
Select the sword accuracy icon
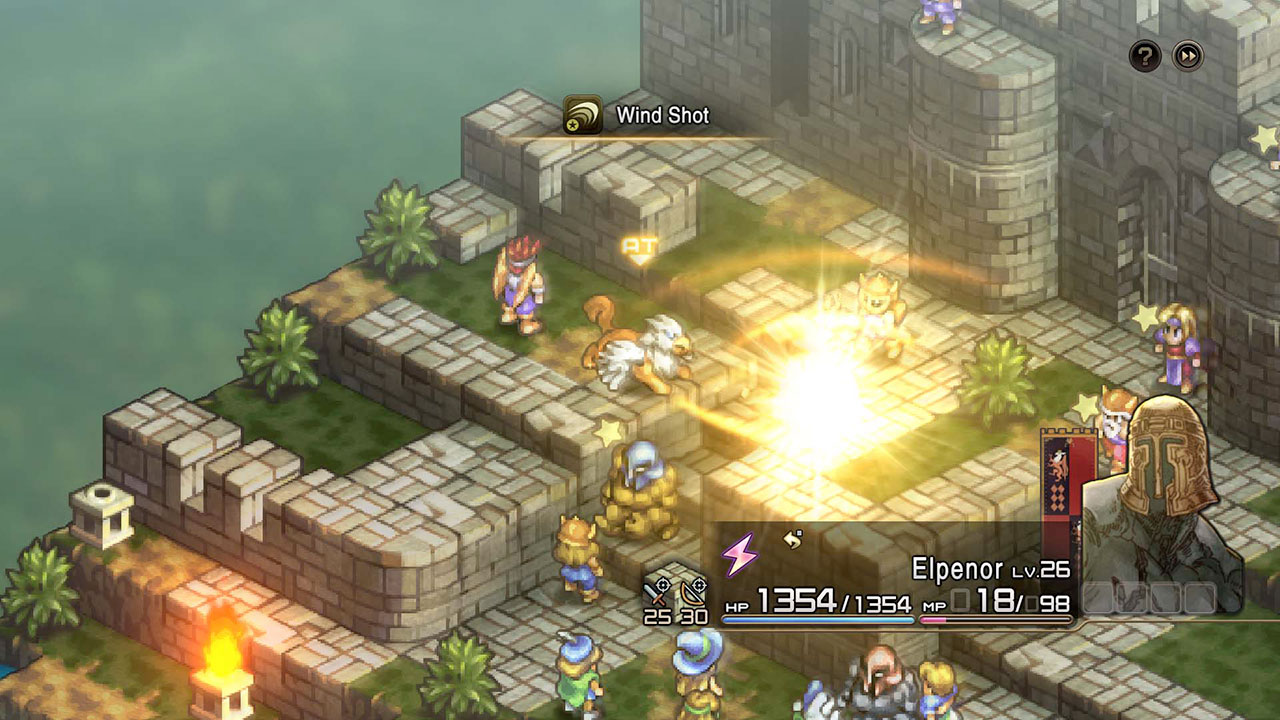point(657,591)
